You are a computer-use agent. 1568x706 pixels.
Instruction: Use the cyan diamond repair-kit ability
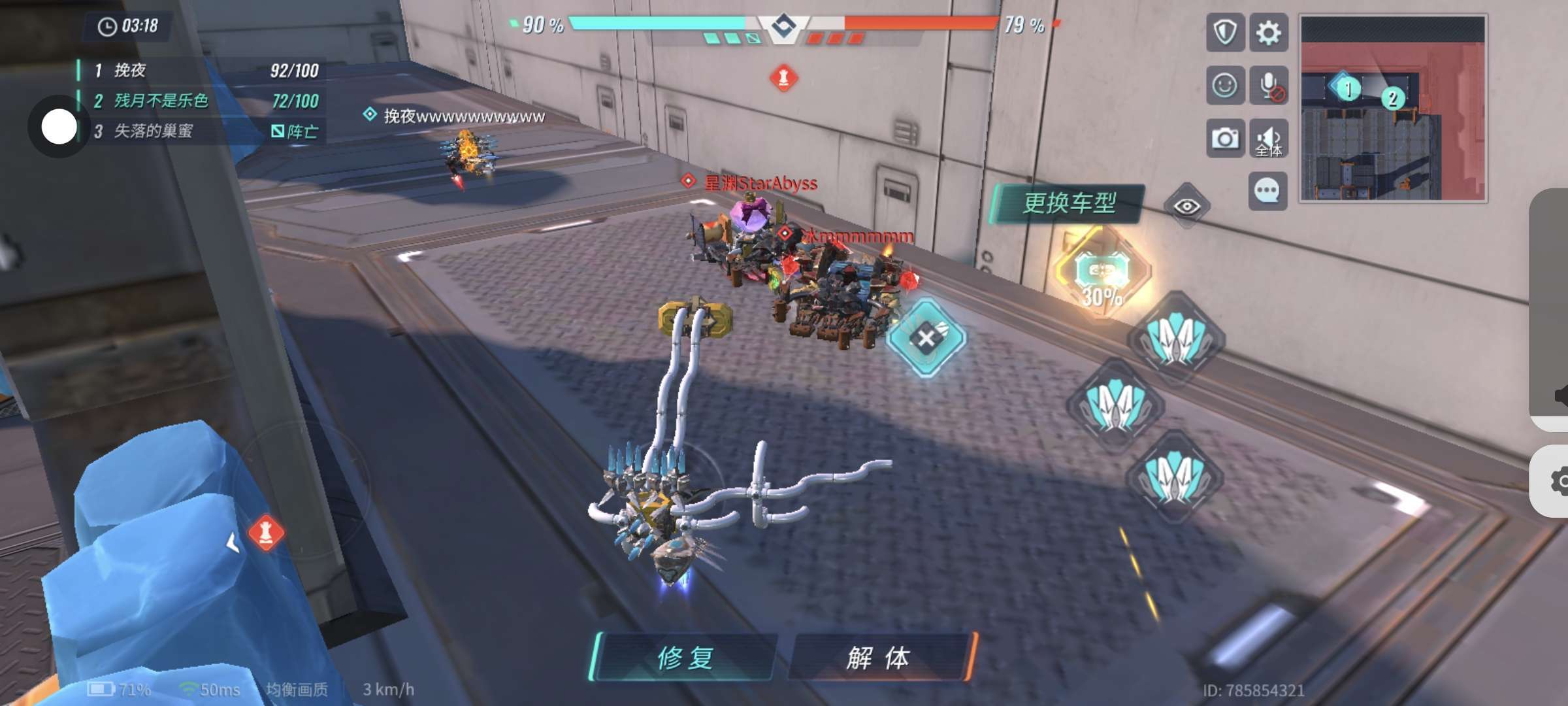point(926,337)
